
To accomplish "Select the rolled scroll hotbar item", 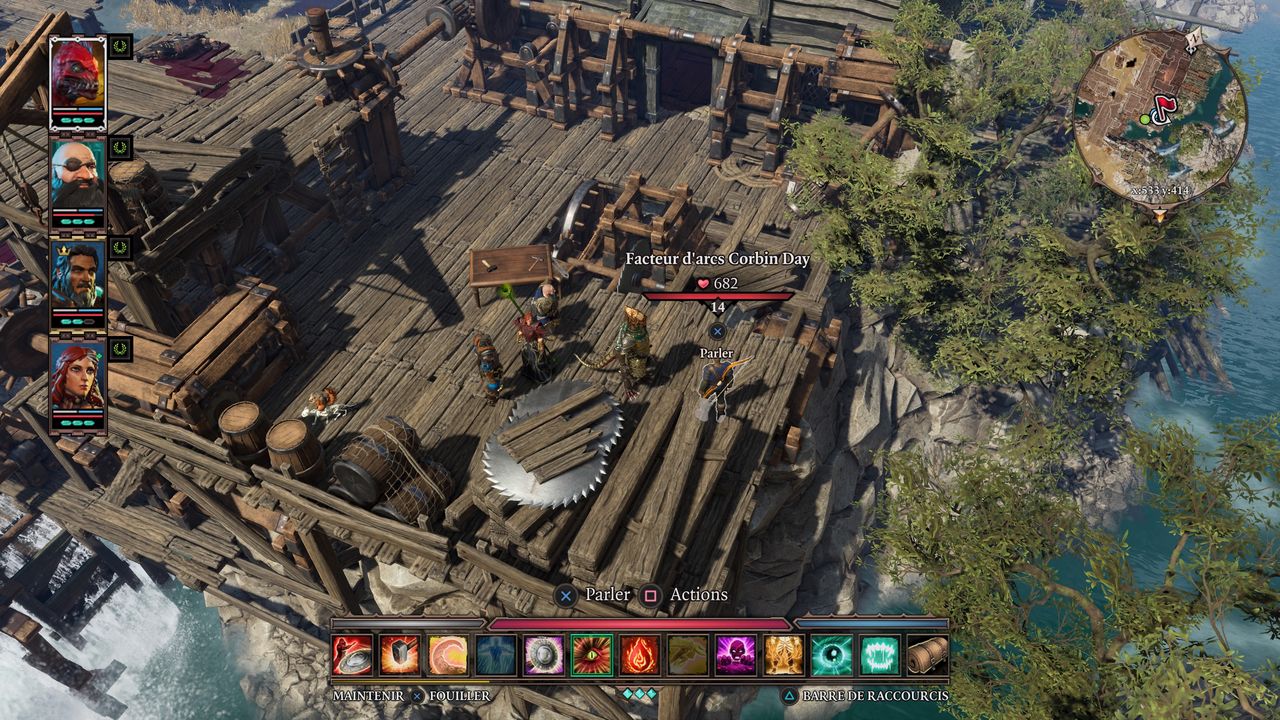I will point(928,655).
